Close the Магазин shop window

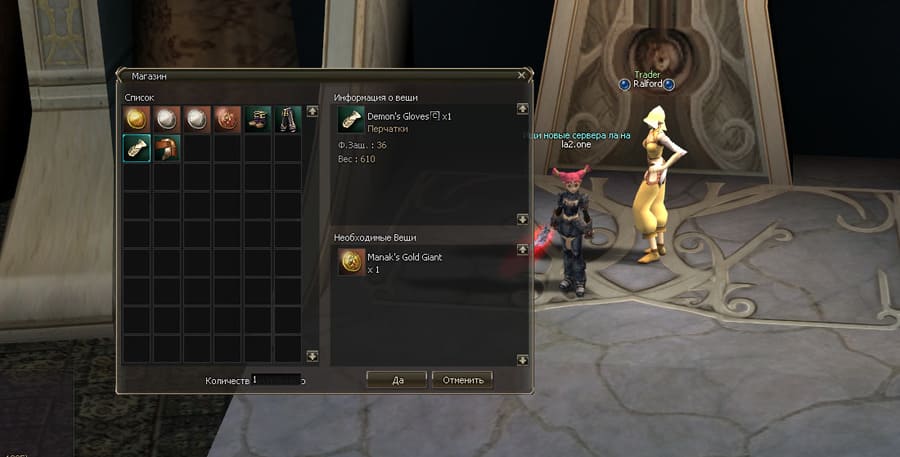(521, 74)
